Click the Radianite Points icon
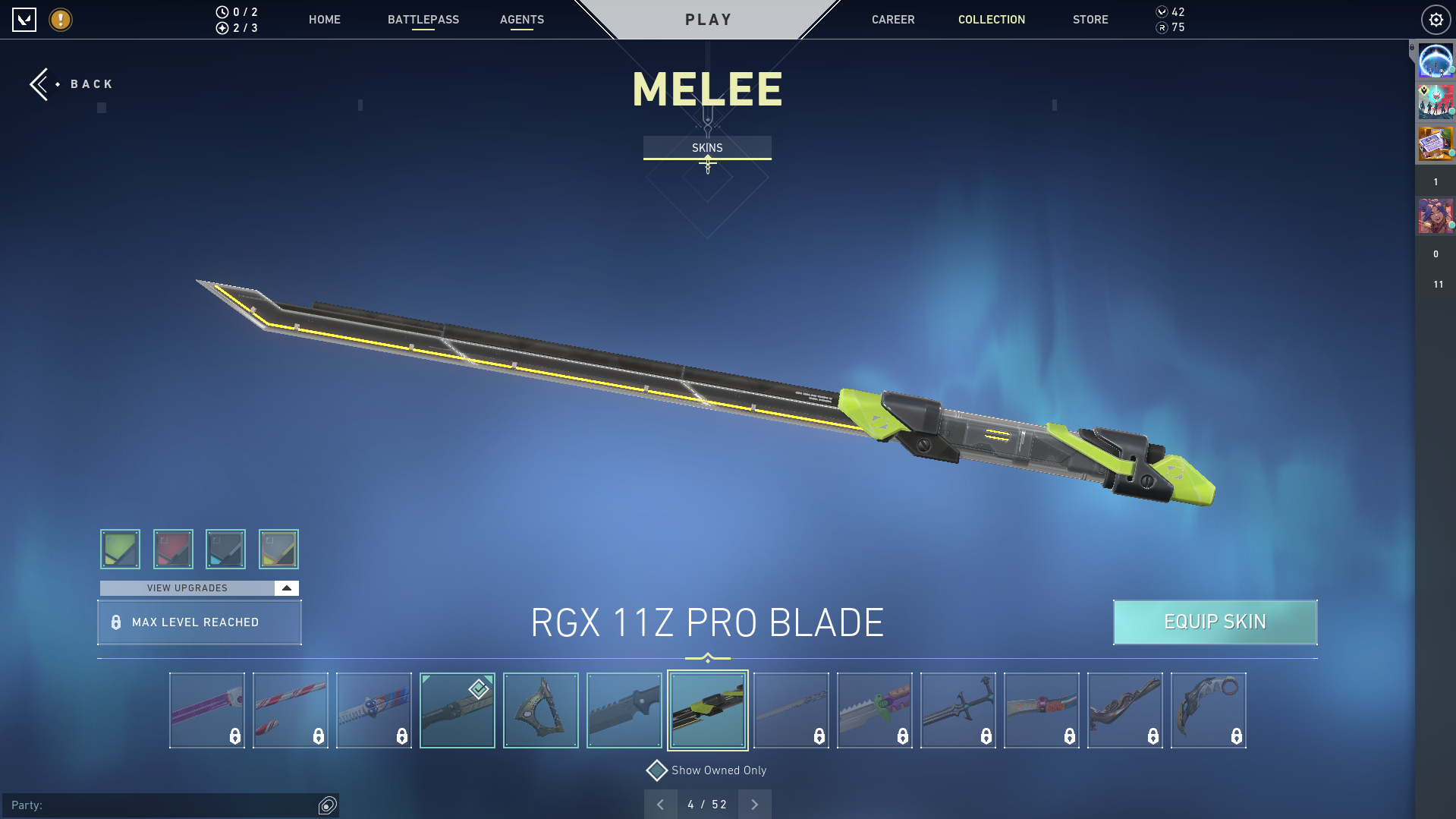The image size is (1456, 819). (x=1162, y=28)
